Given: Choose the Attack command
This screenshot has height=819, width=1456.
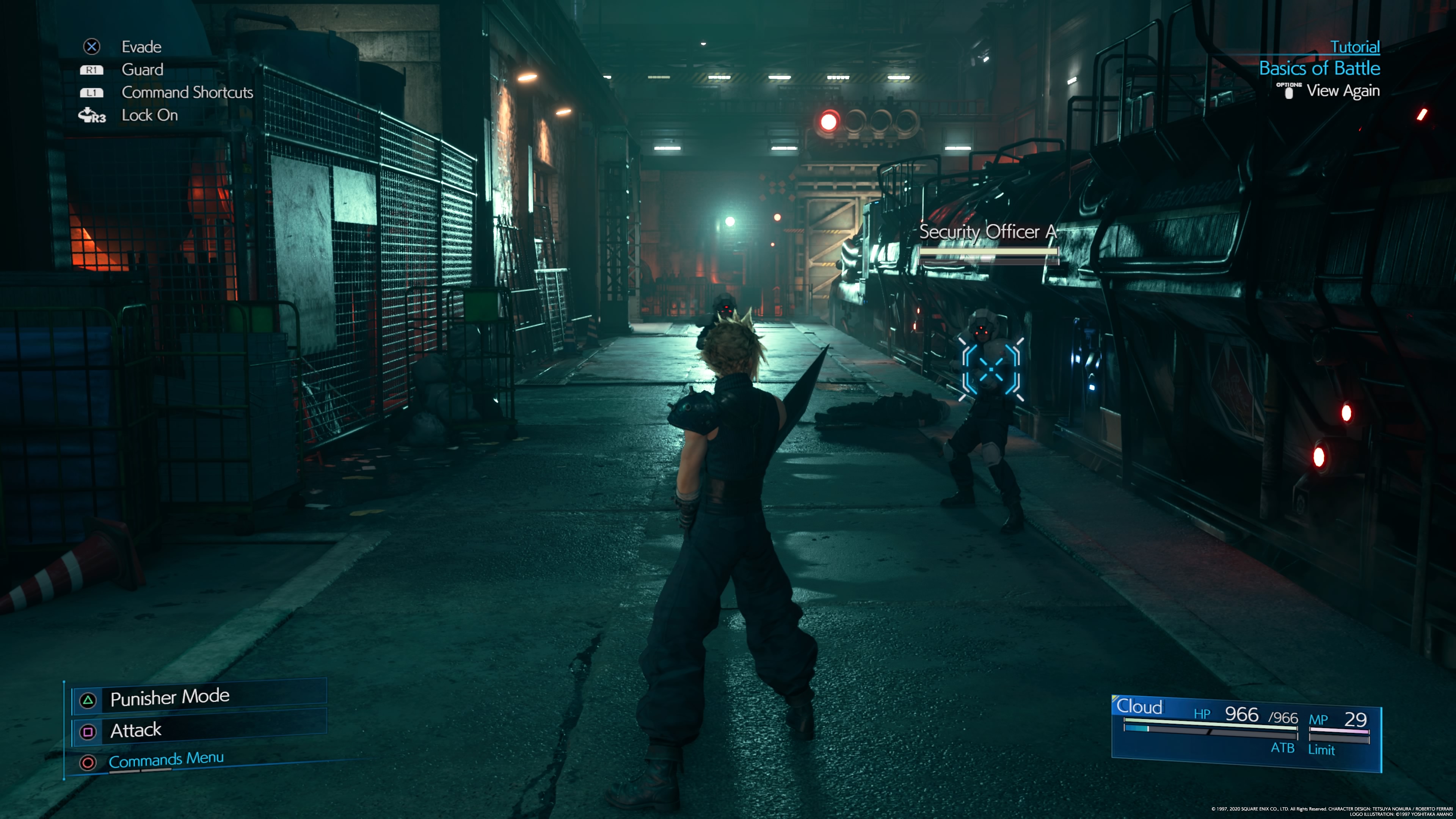Looking at the screenshot, I should coord(136,731).
